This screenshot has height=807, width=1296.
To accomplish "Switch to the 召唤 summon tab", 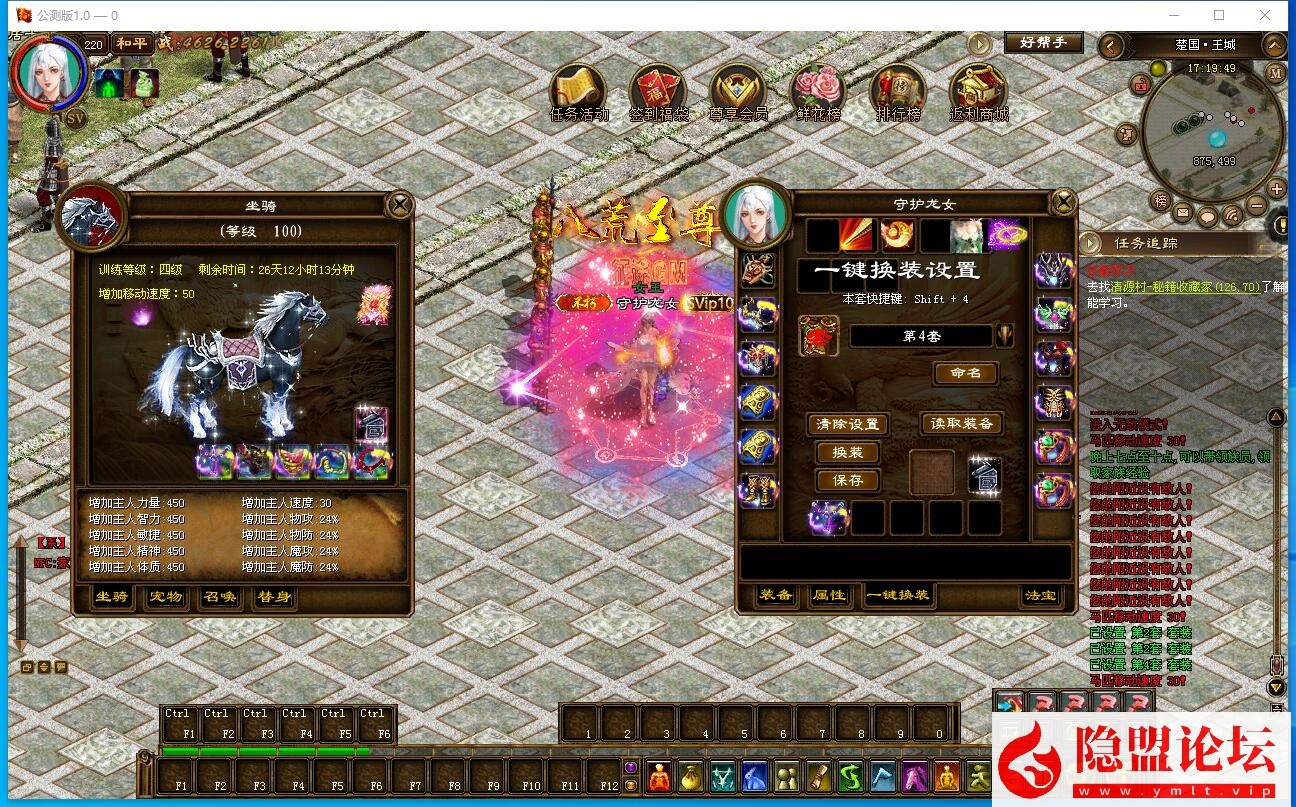I will [219, 597].
